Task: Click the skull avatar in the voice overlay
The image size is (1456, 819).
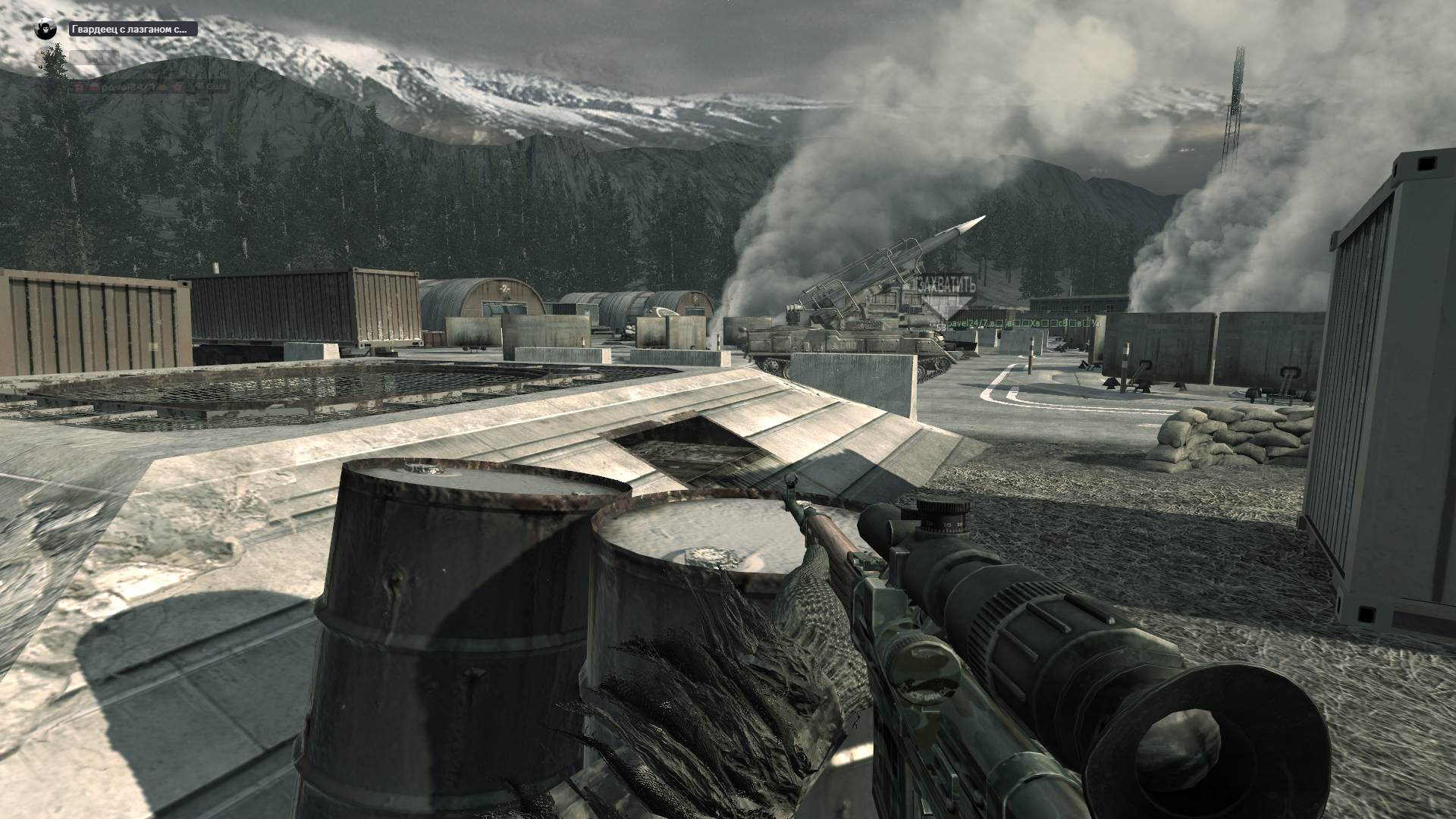Action: click(46, 30)
